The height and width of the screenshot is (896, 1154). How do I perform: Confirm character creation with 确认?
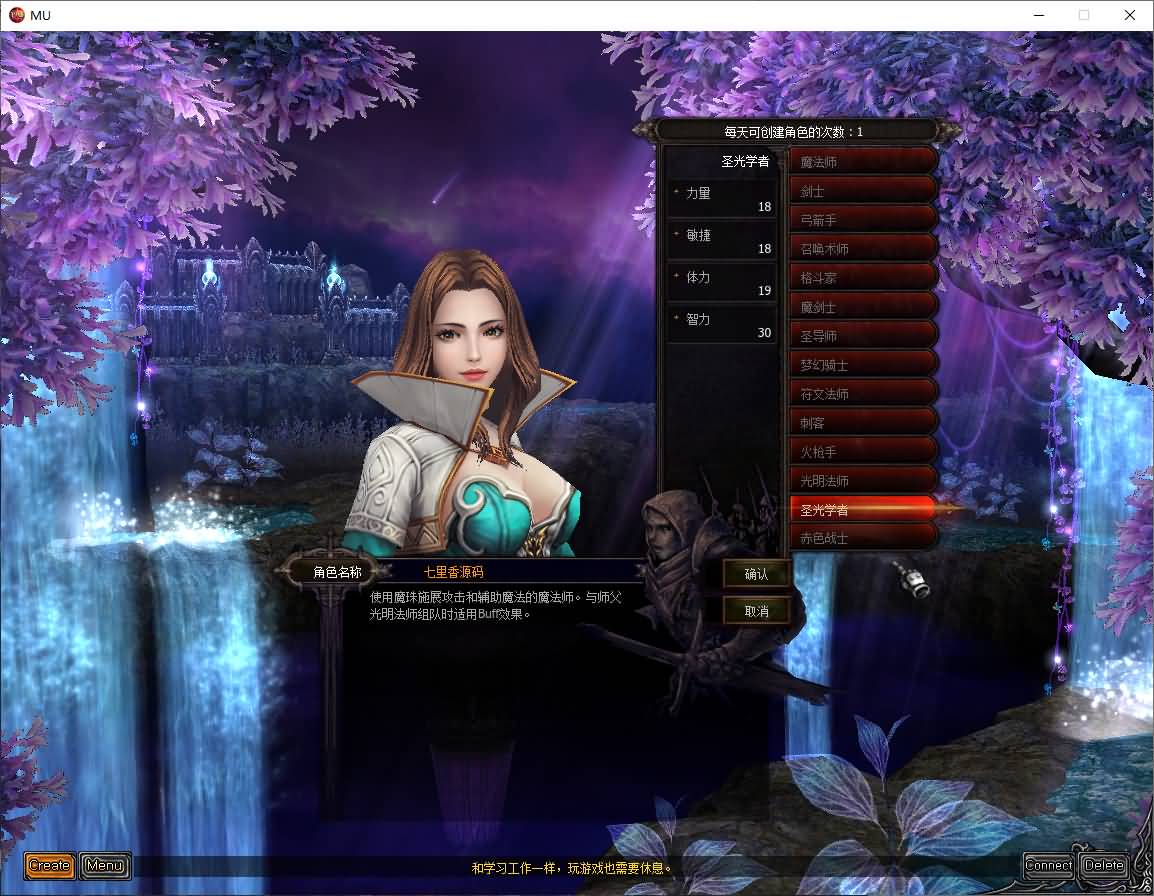tap(757, 574)
